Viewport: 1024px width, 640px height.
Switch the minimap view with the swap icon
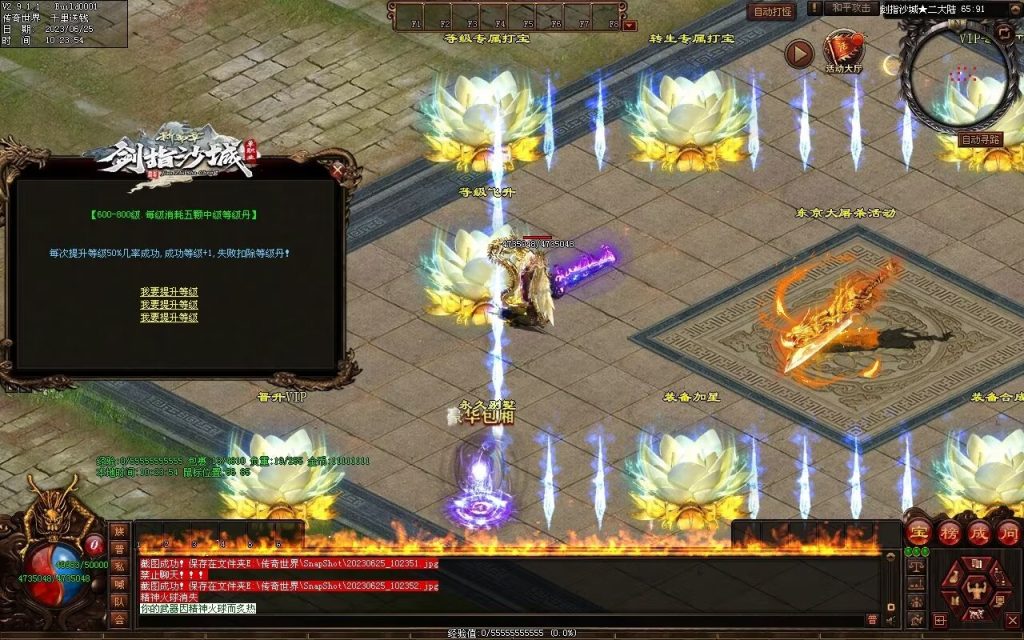coord(1004,33)
